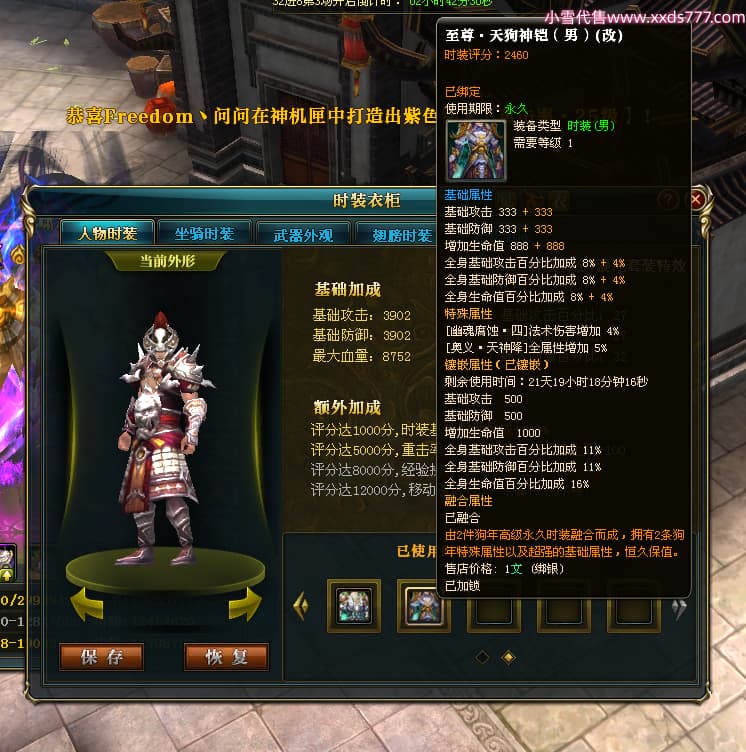Click the 恢复 button
746x752 pixels.
[227, 657]
